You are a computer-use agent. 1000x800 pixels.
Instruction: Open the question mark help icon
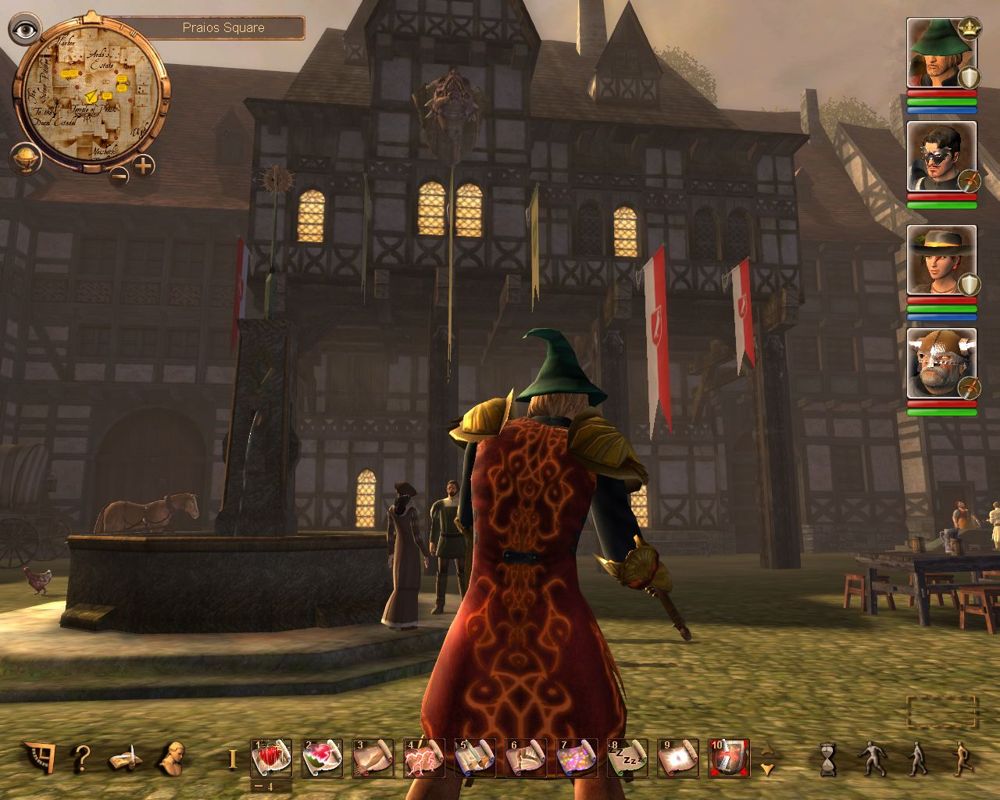pyautogui.click(x=82, y=758)
